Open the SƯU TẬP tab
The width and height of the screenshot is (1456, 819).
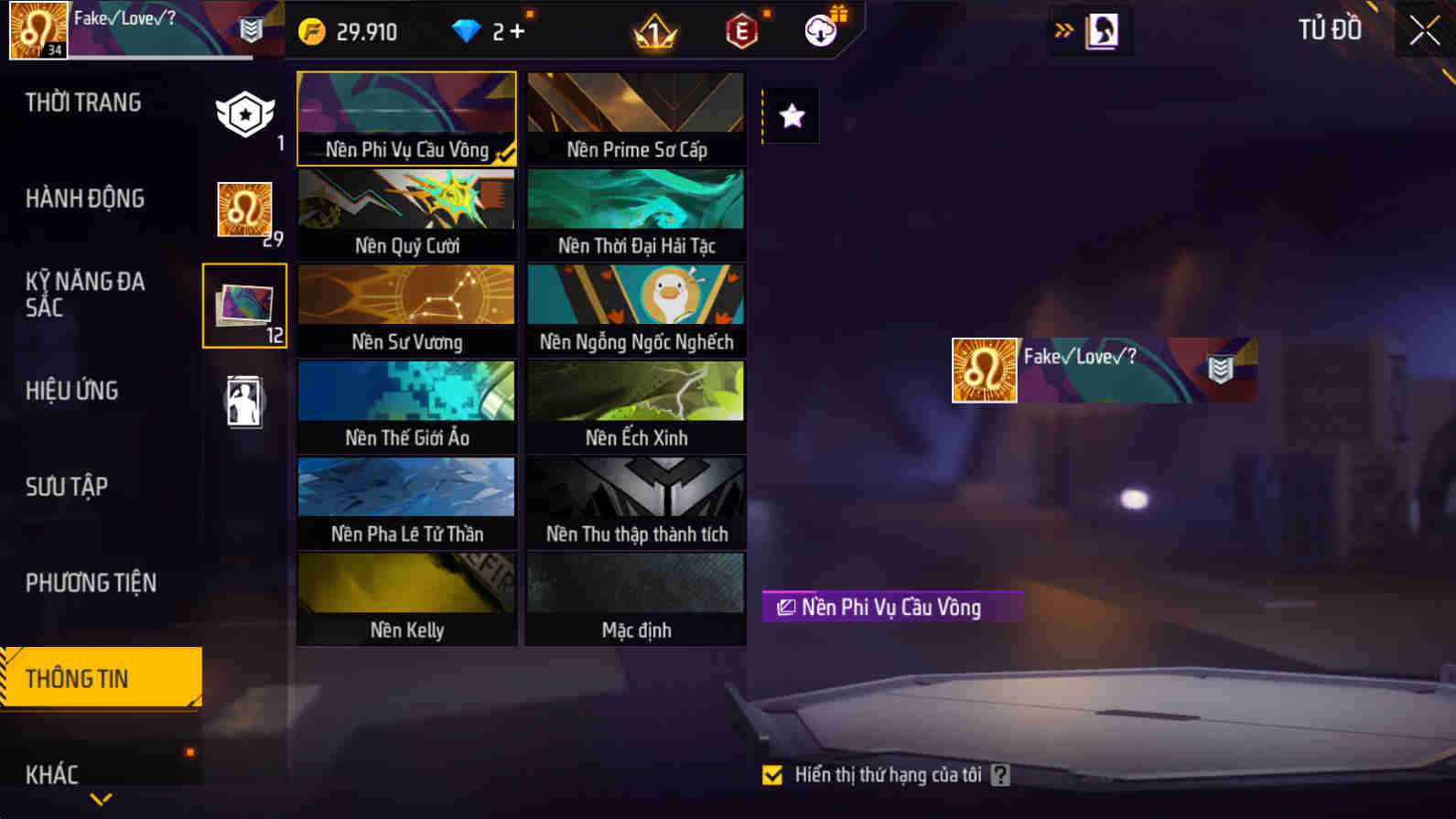[63, 487]
